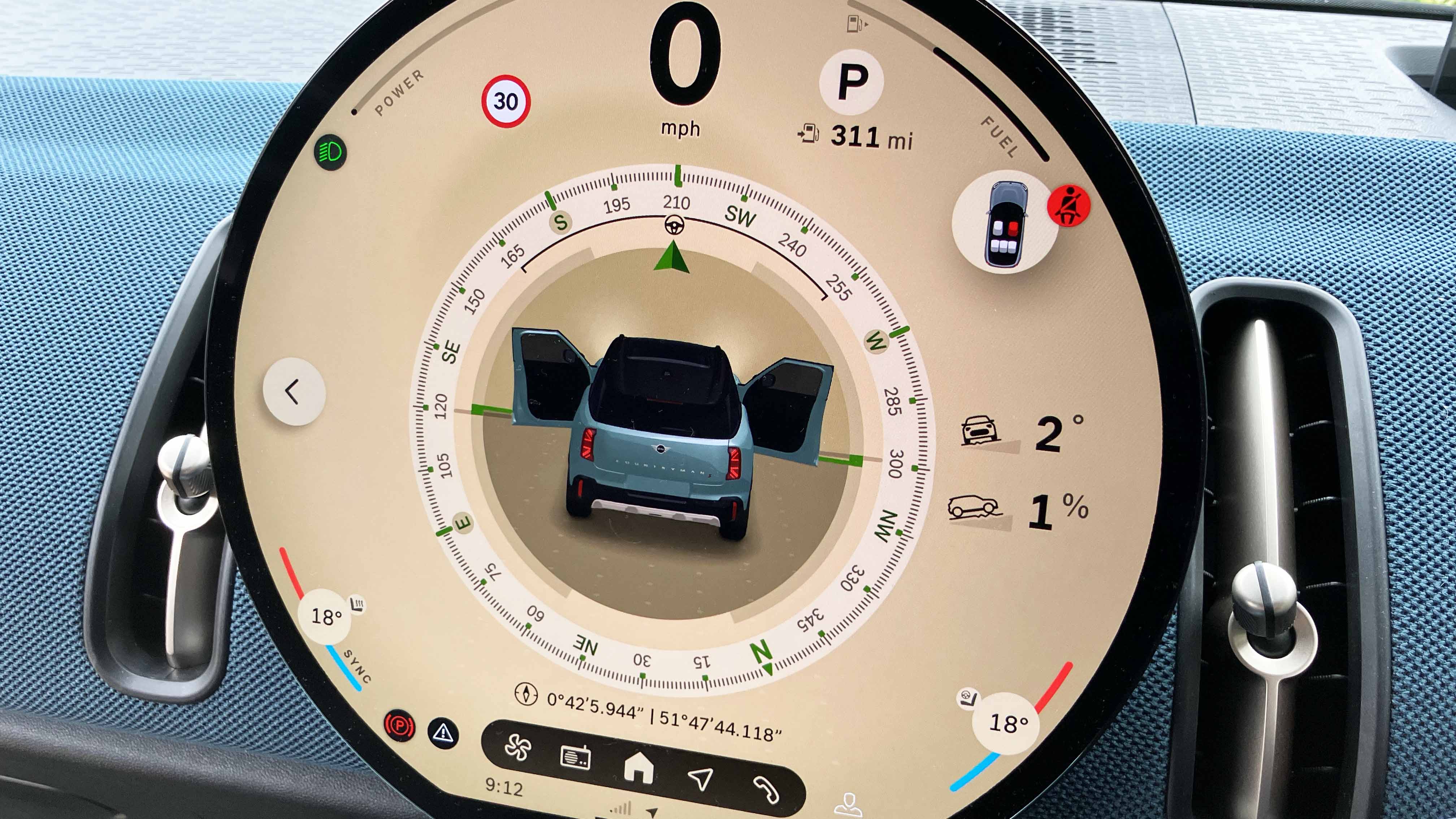Select the red parking brake indicator
Image resolution: width=1456 pixels, height=819 pixels.
(x=399, y=725)
